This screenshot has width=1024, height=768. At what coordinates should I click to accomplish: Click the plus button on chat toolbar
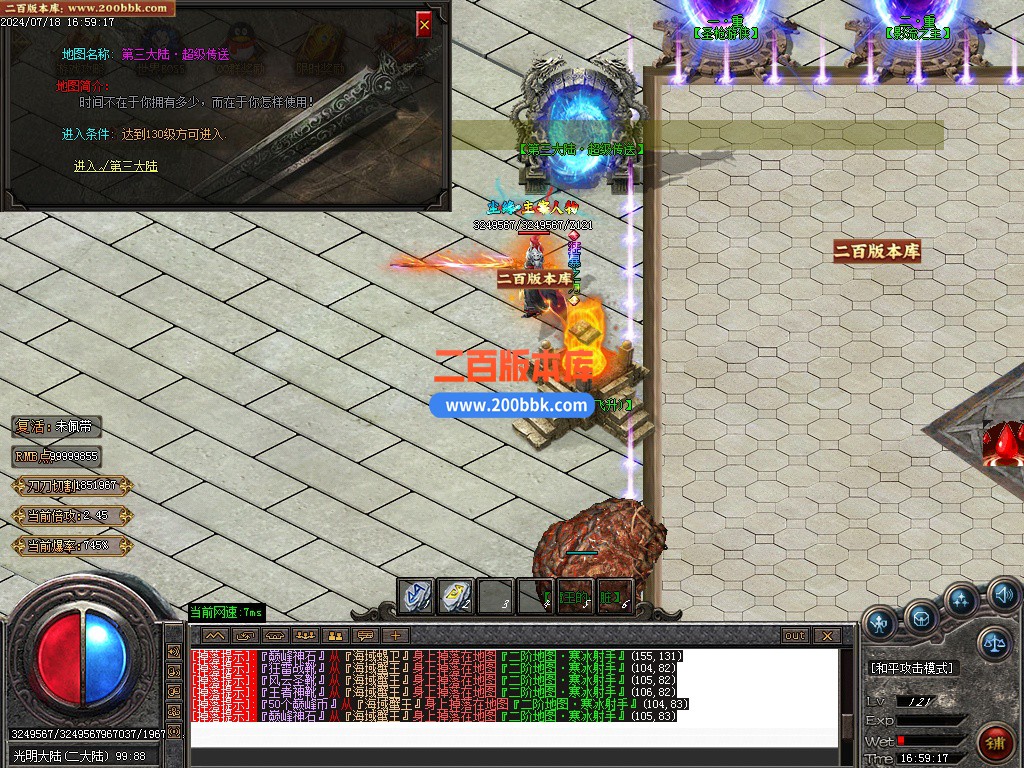click(395, 636)
